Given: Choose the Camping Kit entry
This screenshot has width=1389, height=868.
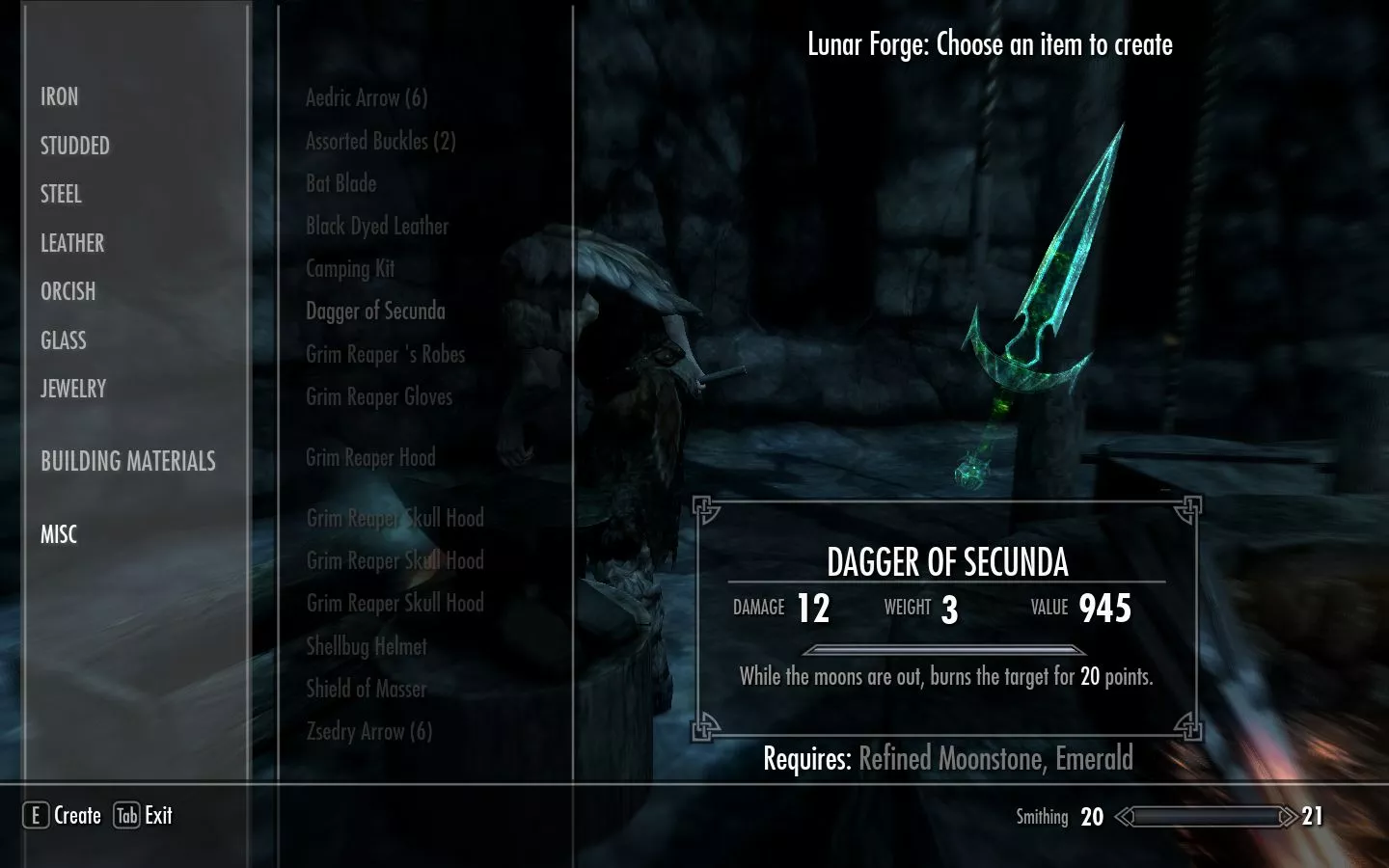Looking at the screenshot, I should pyautogui.click(x=350, y=268).
